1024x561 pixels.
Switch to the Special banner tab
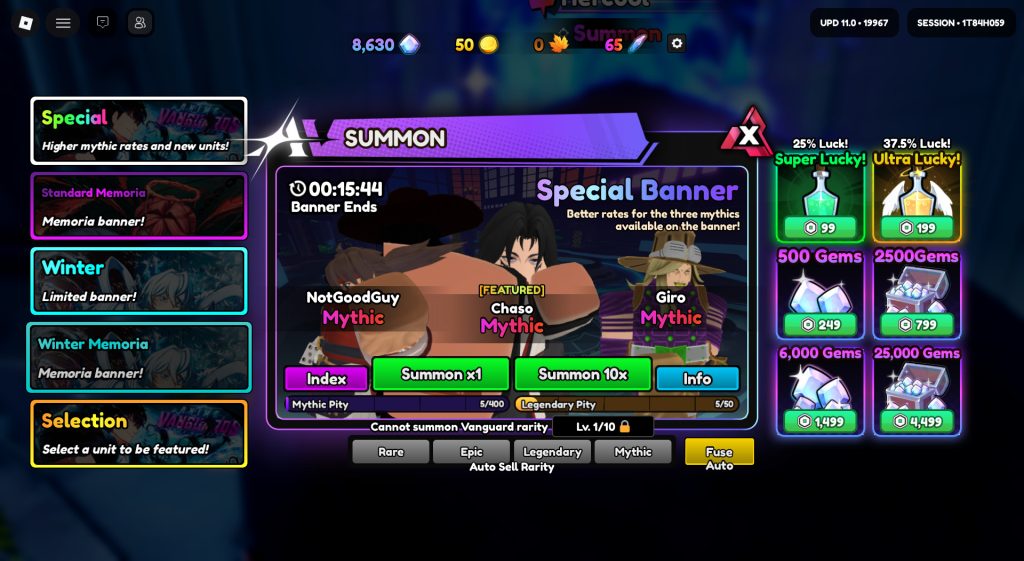[x=138, y=131]
